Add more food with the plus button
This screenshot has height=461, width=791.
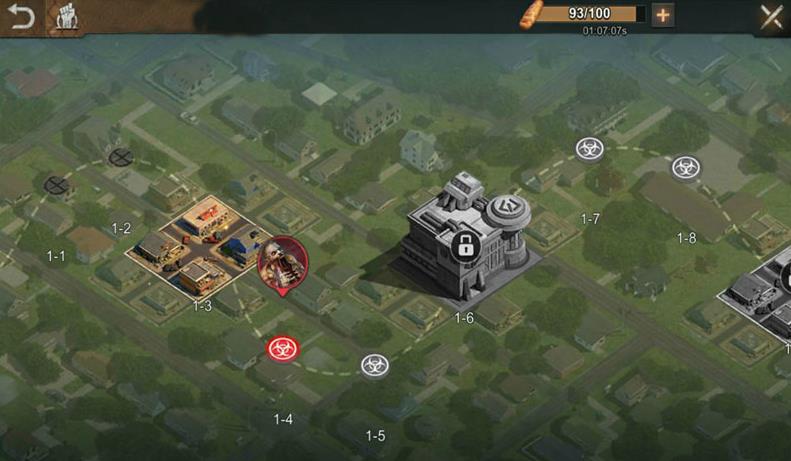(x=662, y=14)
